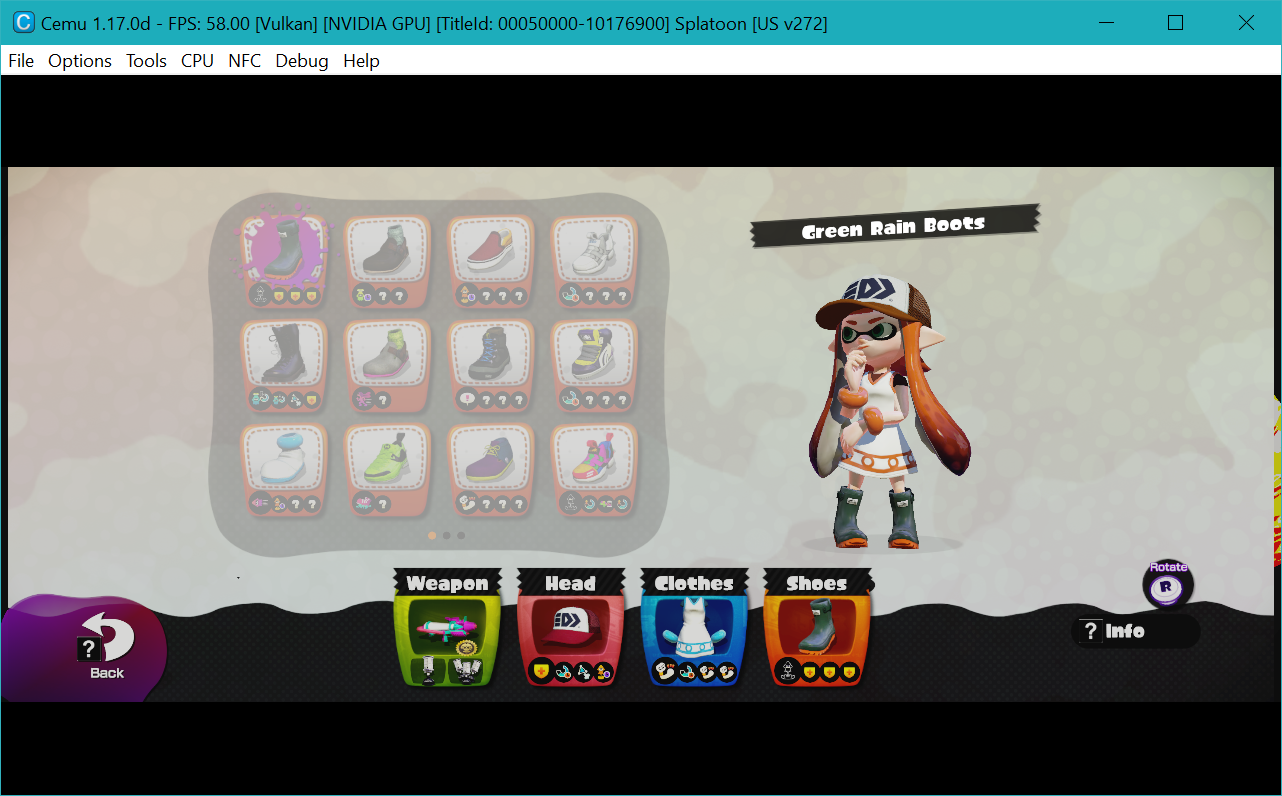Click the Rotate R control
Image resolution: width=1282 pixels, height=796 pixels.
(1167, 585)
